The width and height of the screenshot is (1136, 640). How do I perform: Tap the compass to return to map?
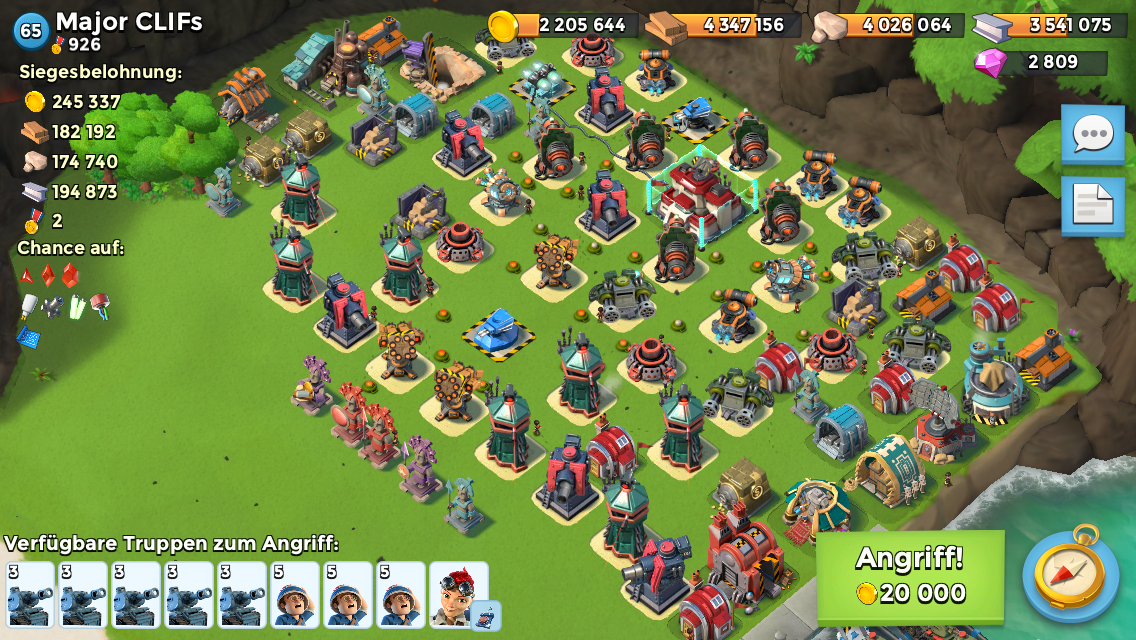pos(1070,574)
